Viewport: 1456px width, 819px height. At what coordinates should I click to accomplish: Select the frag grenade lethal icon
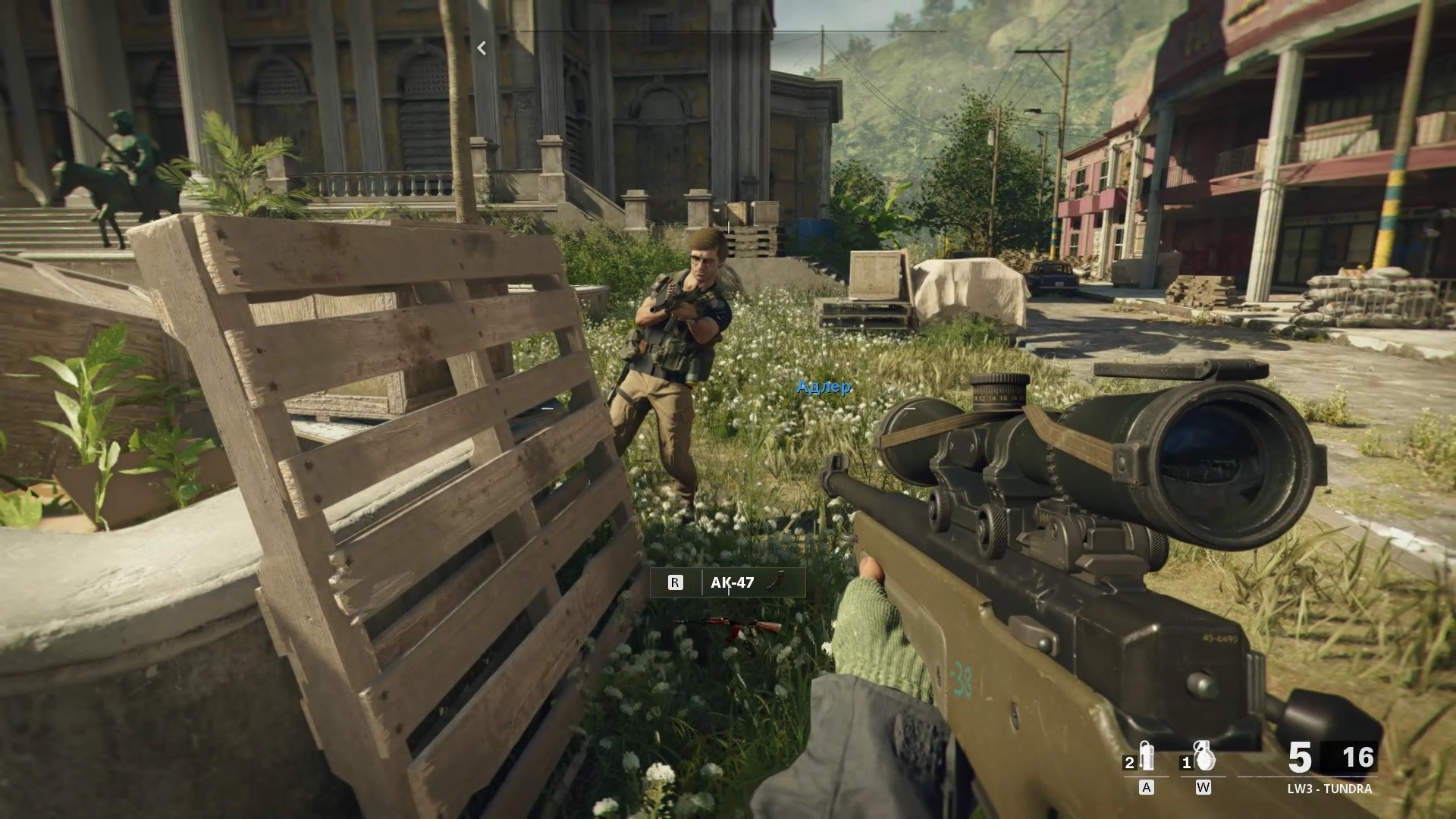[1203, 755]
